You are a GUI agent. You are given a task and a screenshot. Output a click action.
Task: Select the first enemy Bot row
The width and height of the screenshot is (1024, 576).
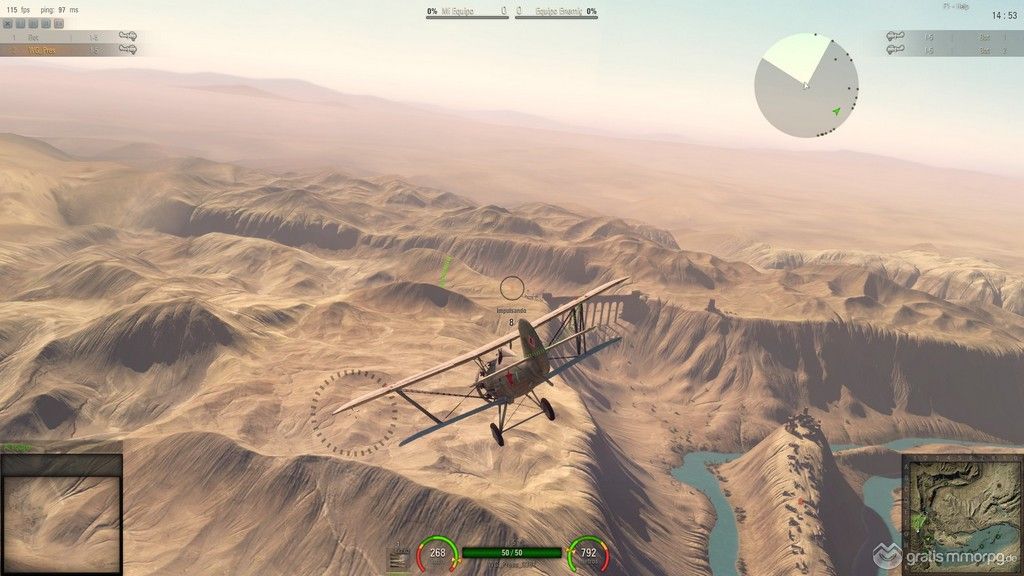pos(953,37)
